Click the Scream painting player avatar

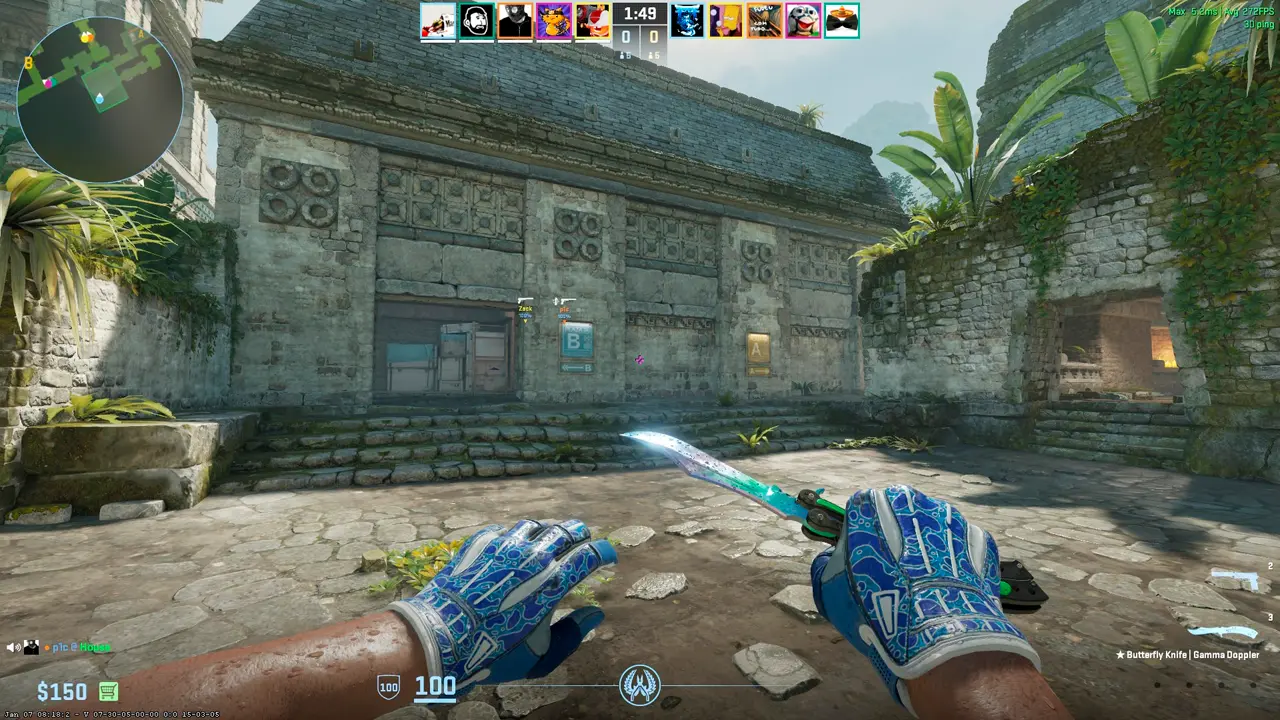pos(764,20)
